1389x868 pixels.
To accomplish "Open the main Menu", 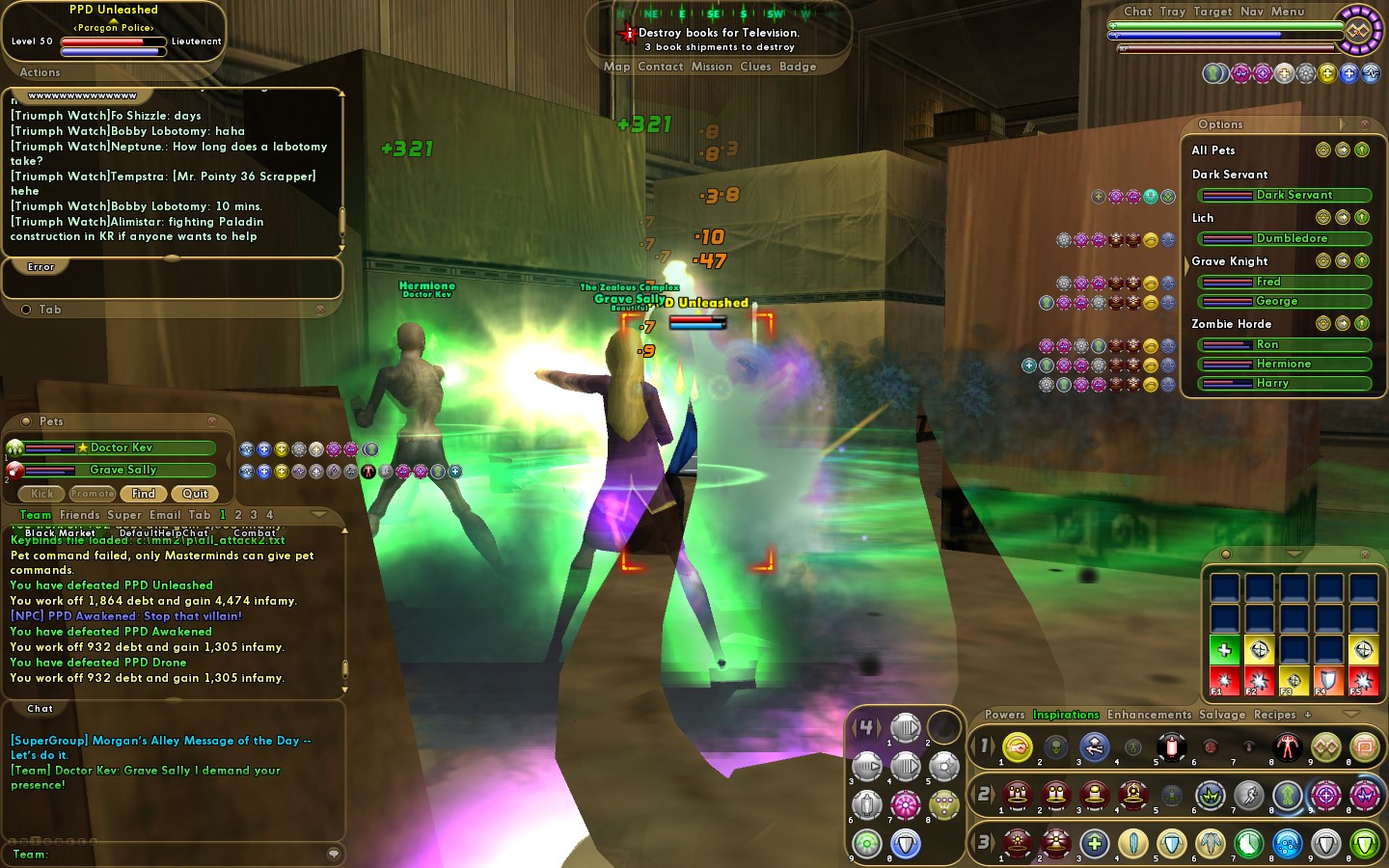I will click(x=1288, y=12).
